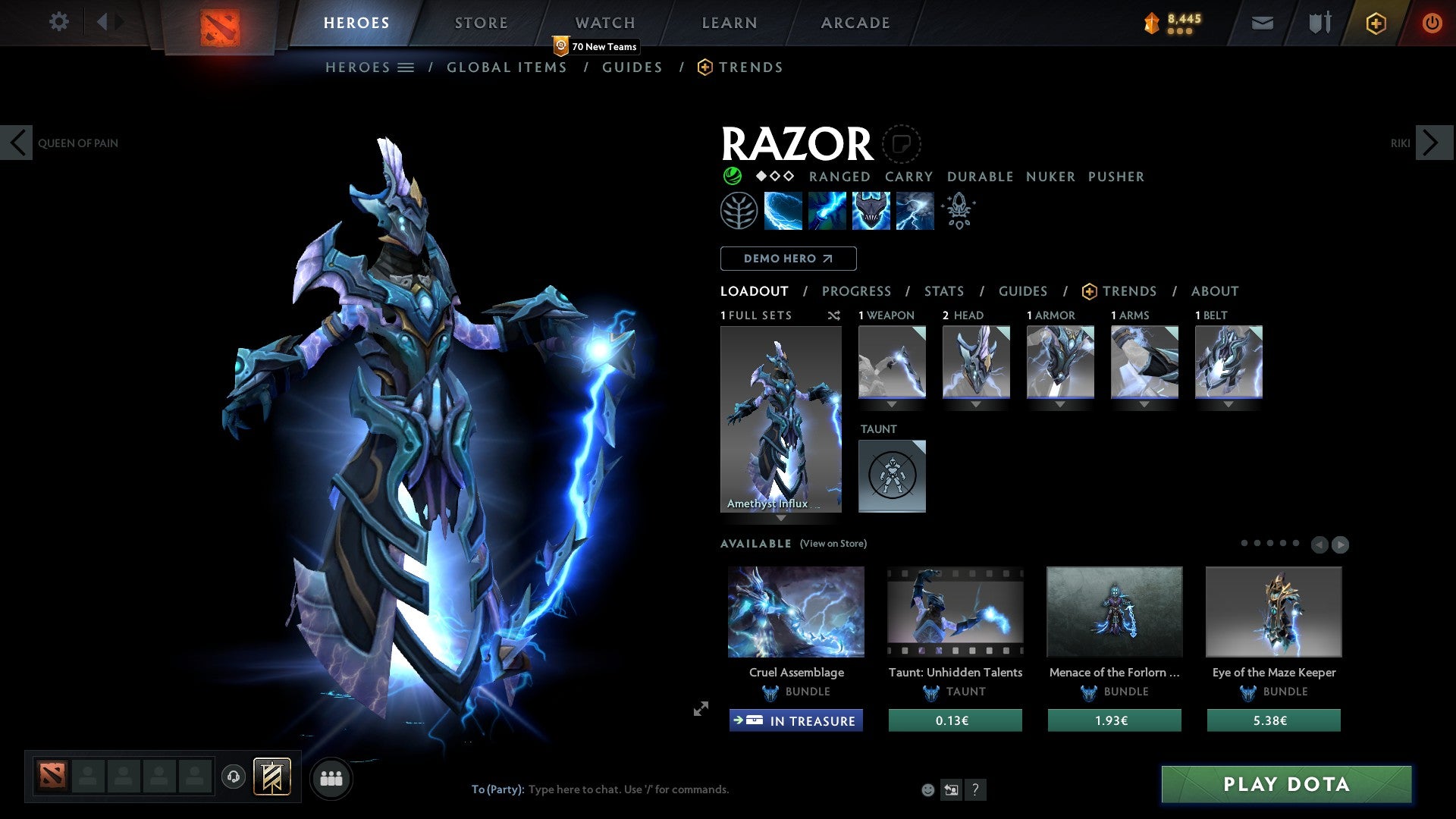The image size is (1456, 819).
Task: Expand the Weapon slot dropdown arrow
Action: click(892, 404)
